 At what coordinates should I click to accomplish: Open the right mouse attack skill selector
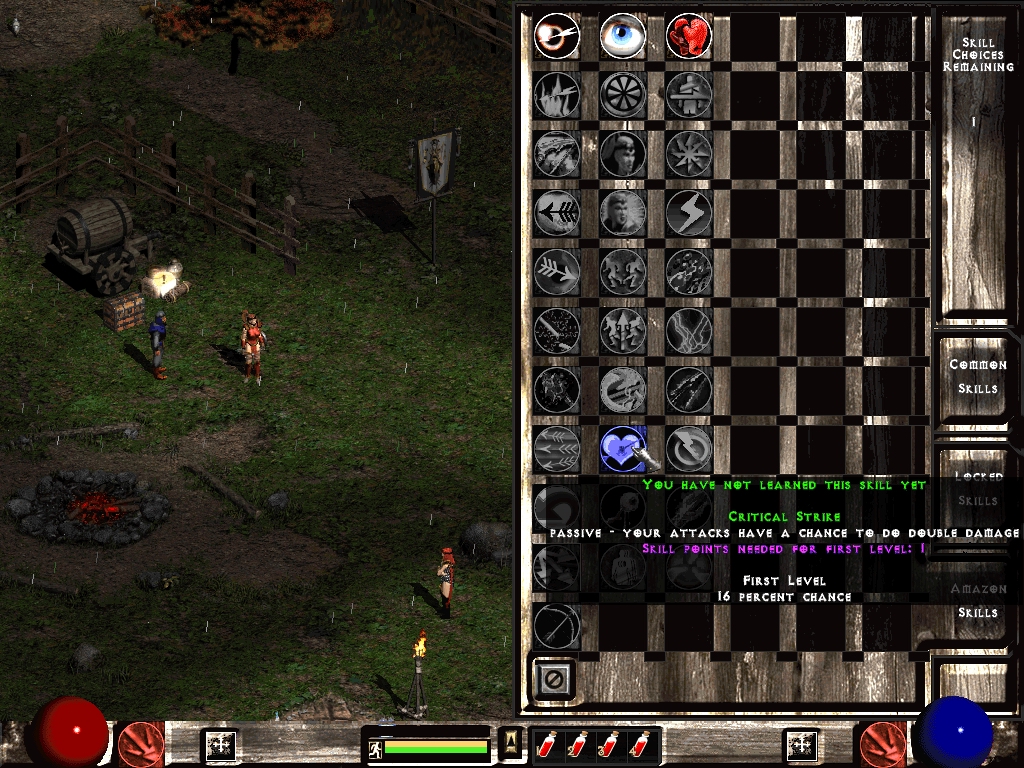(x=881, y=744)
